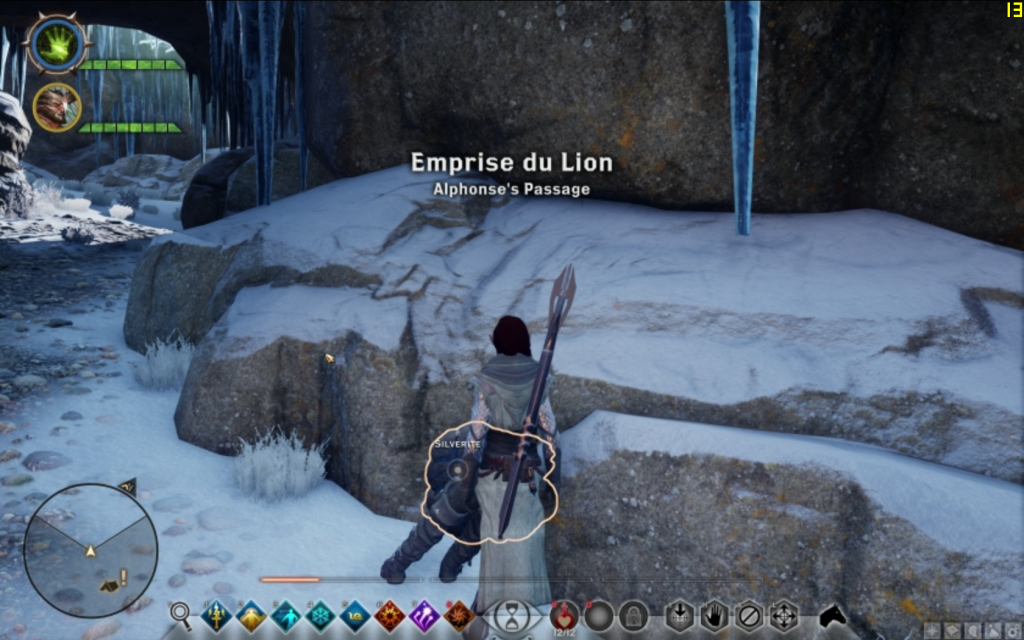Activate the glowing staff ability
The image size is (1024, 640).
[216, 615]
